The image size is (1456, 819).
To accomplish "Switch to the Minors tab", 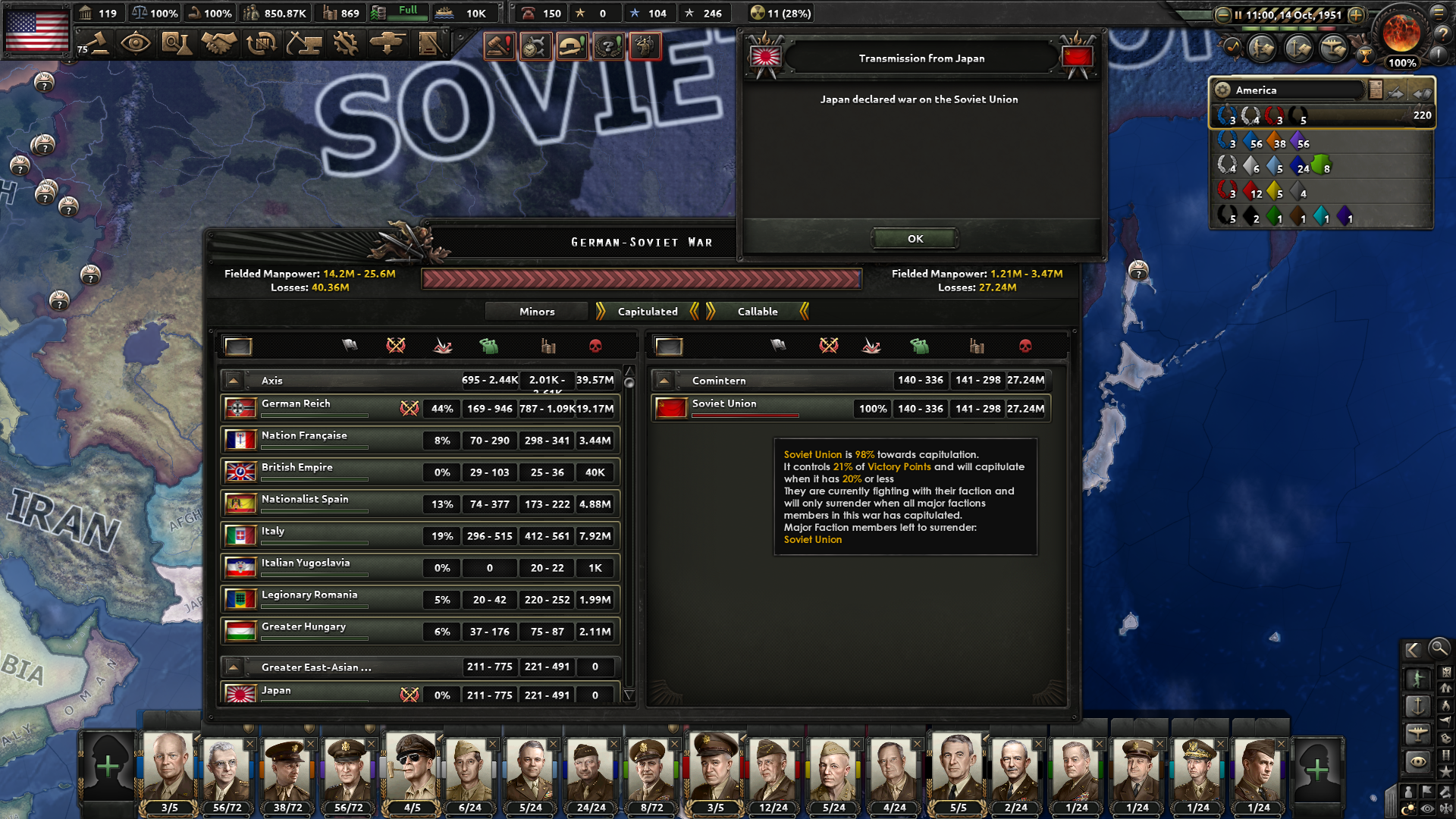I will (536, 311).
